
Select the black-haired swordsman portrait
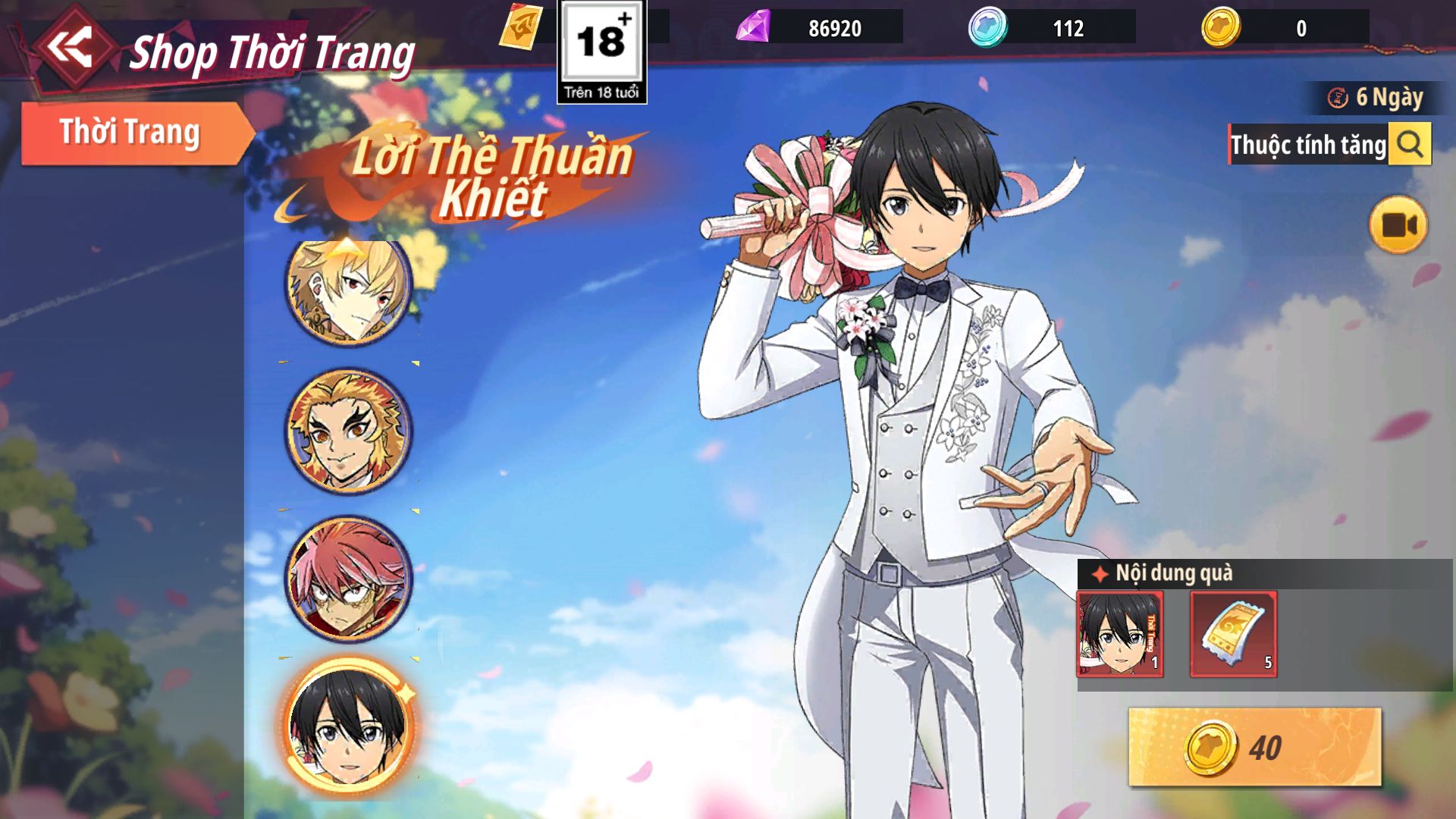pos(348,726)
